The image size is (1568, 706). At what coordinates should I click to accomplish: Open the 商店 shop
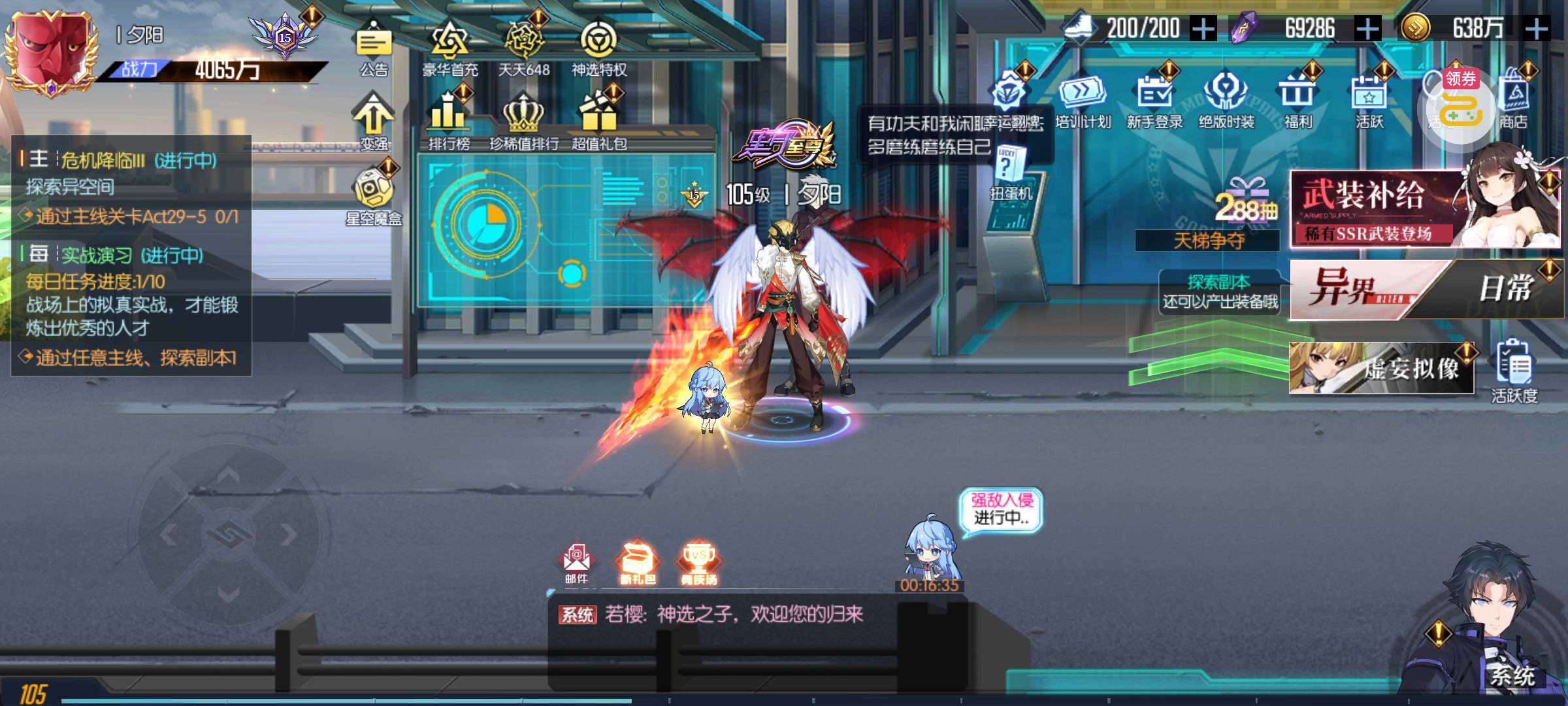[1513, 98]
